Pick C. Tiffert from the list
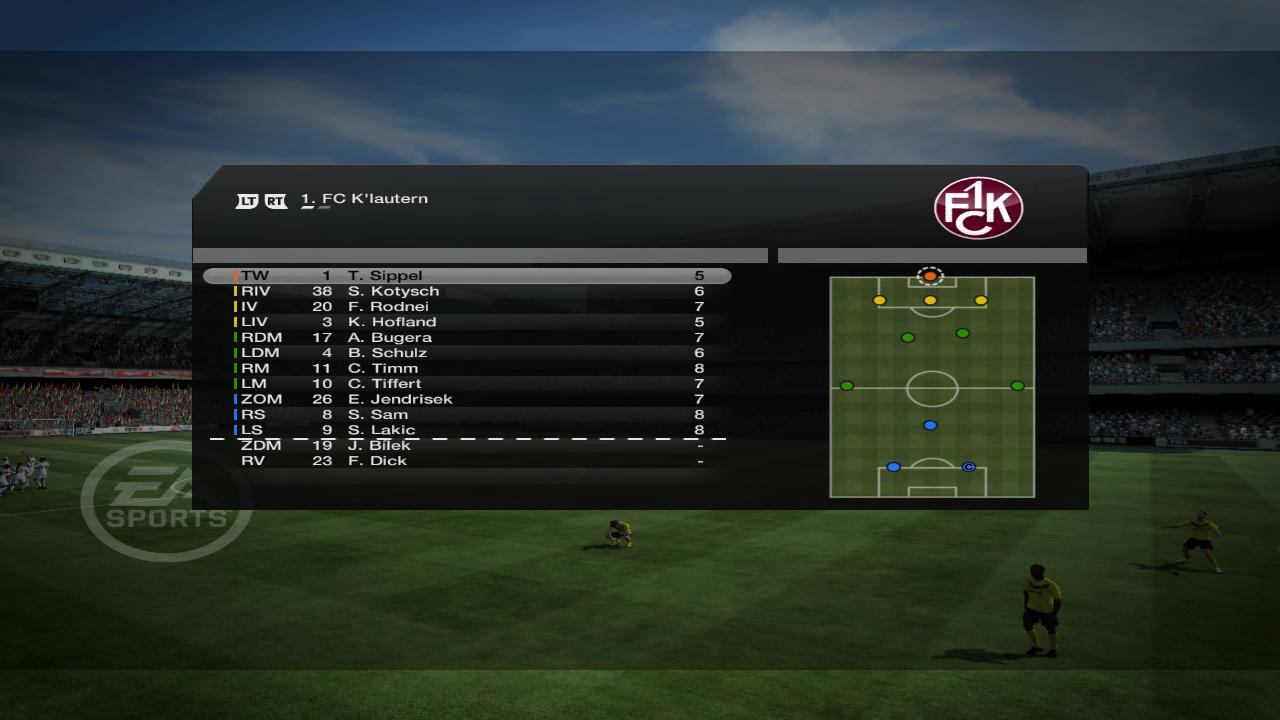1280x720 pixels. click(467, 384)
